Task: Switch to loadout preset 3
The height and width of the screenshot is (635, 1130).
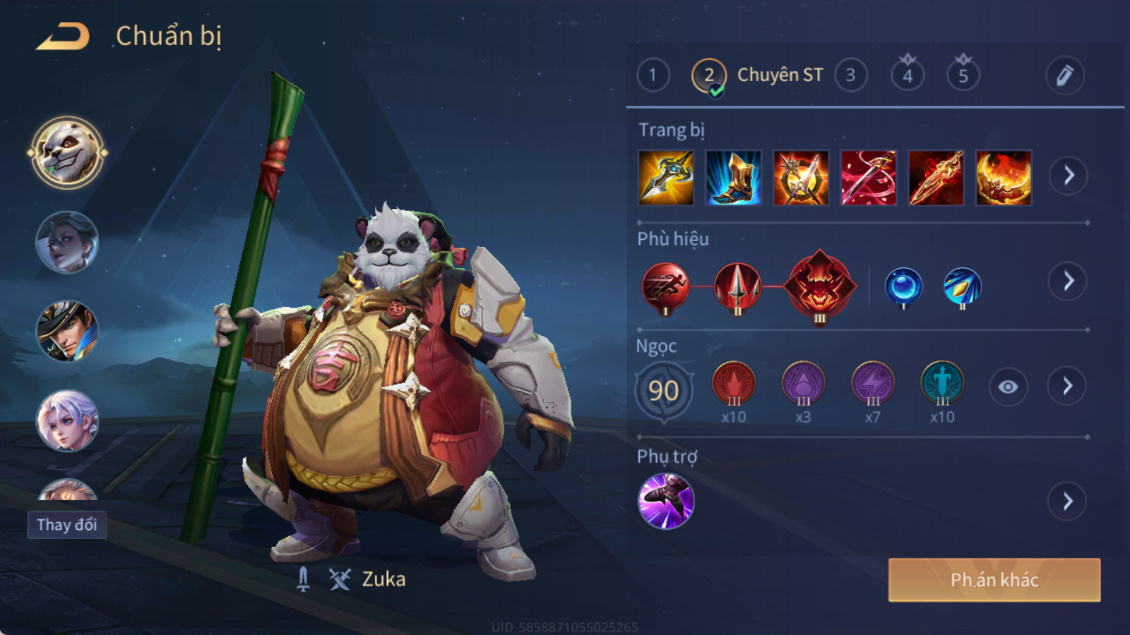Action: (x=851, y=75)
